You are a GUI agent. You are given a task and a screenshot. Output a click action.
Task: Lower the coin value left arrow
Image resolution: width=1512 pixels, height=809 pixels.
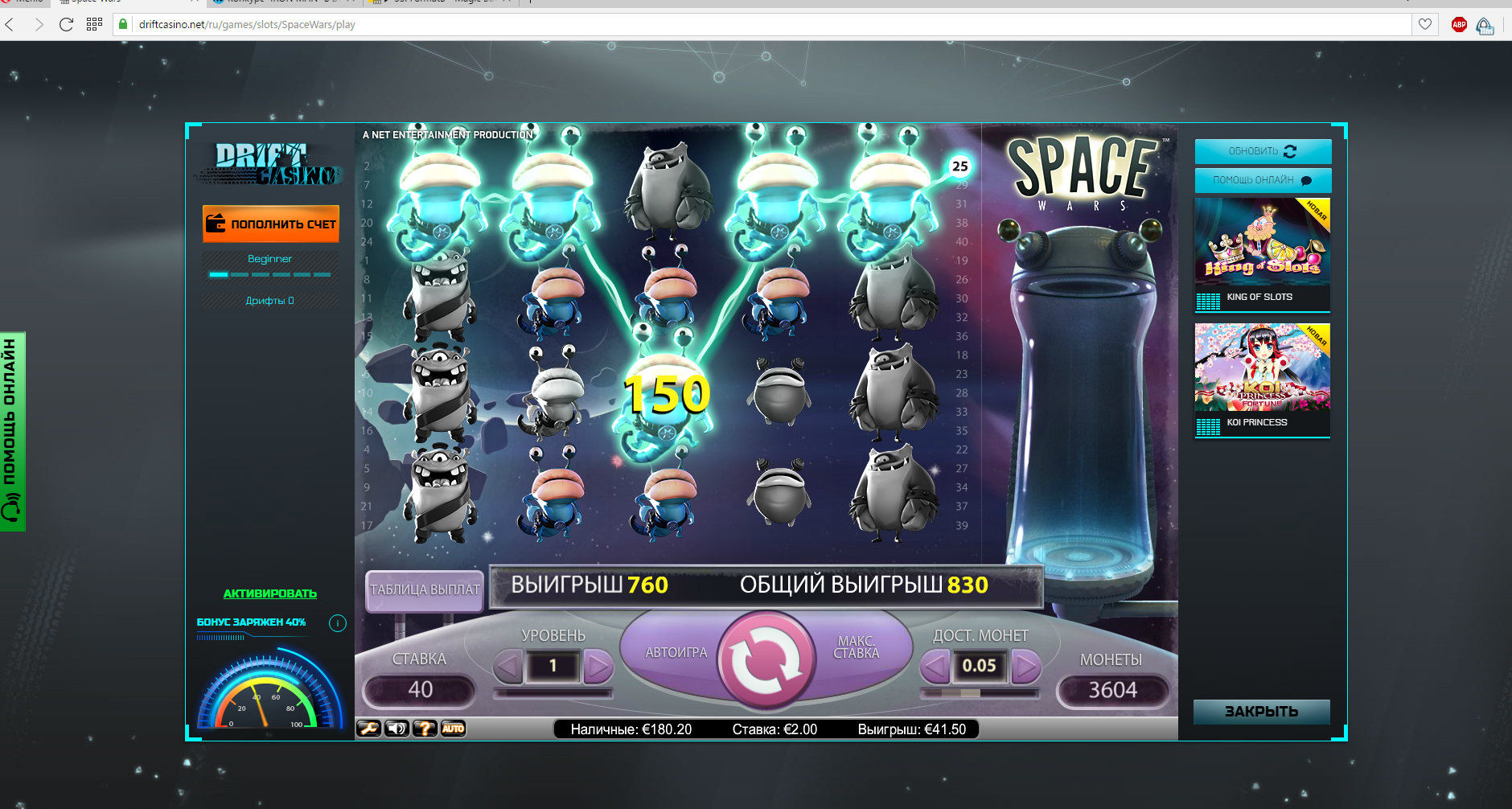935,666
